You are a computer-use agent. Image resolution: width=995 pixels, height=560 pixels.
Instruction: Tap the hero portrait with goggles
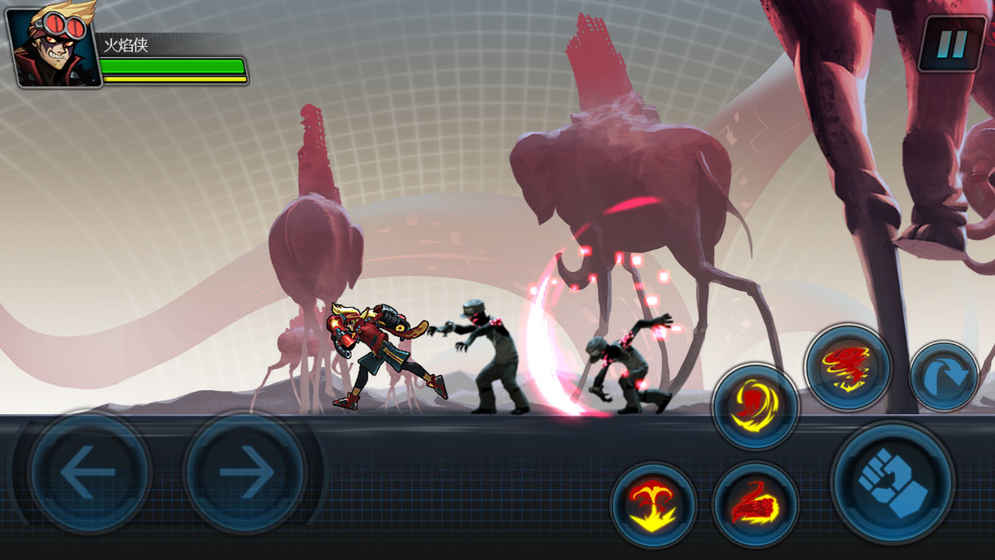[x=52, y=45]
